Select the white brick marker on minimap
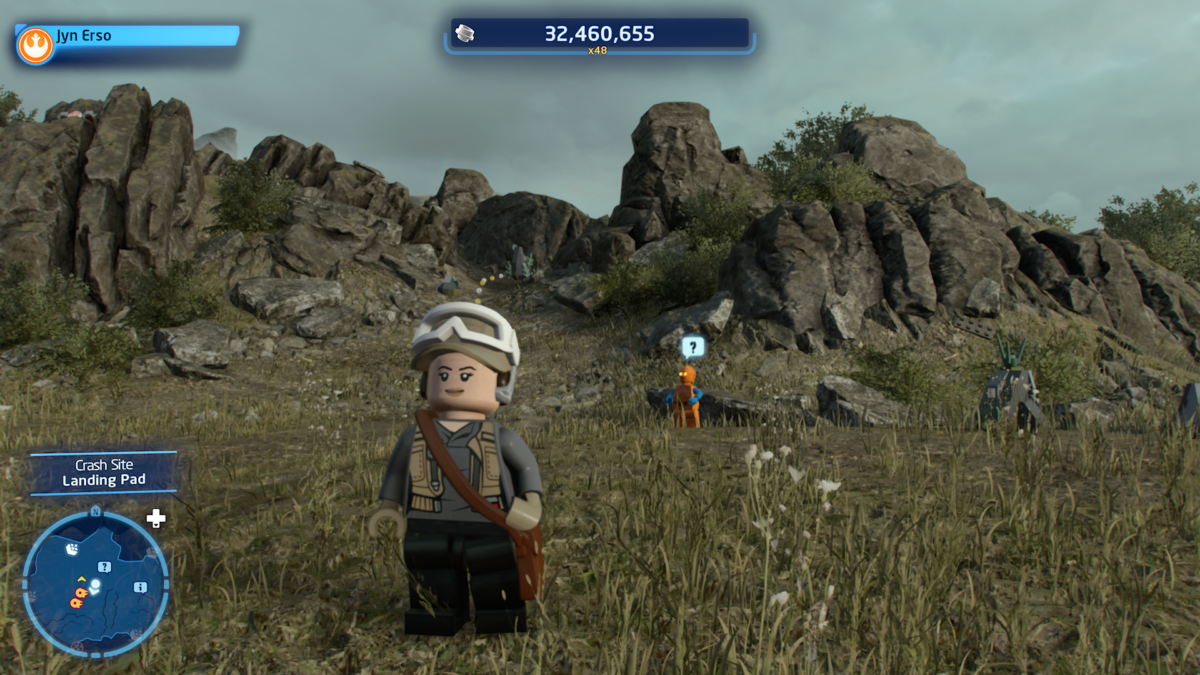The image size is (1200, 675). (73, 549)
